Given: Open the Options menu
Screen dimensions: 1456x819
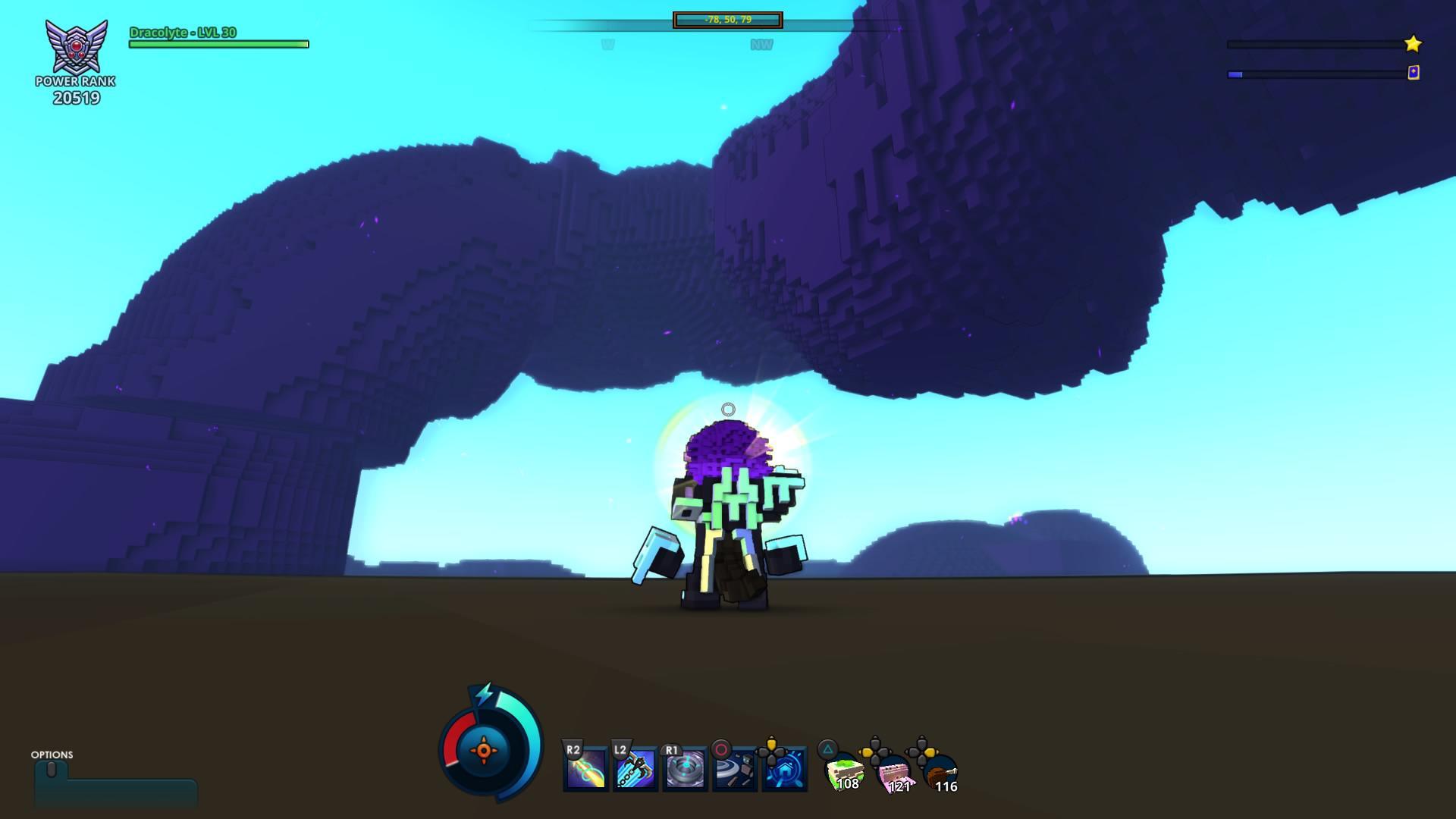Looking at the screenshot, I should tap(51, 756).
